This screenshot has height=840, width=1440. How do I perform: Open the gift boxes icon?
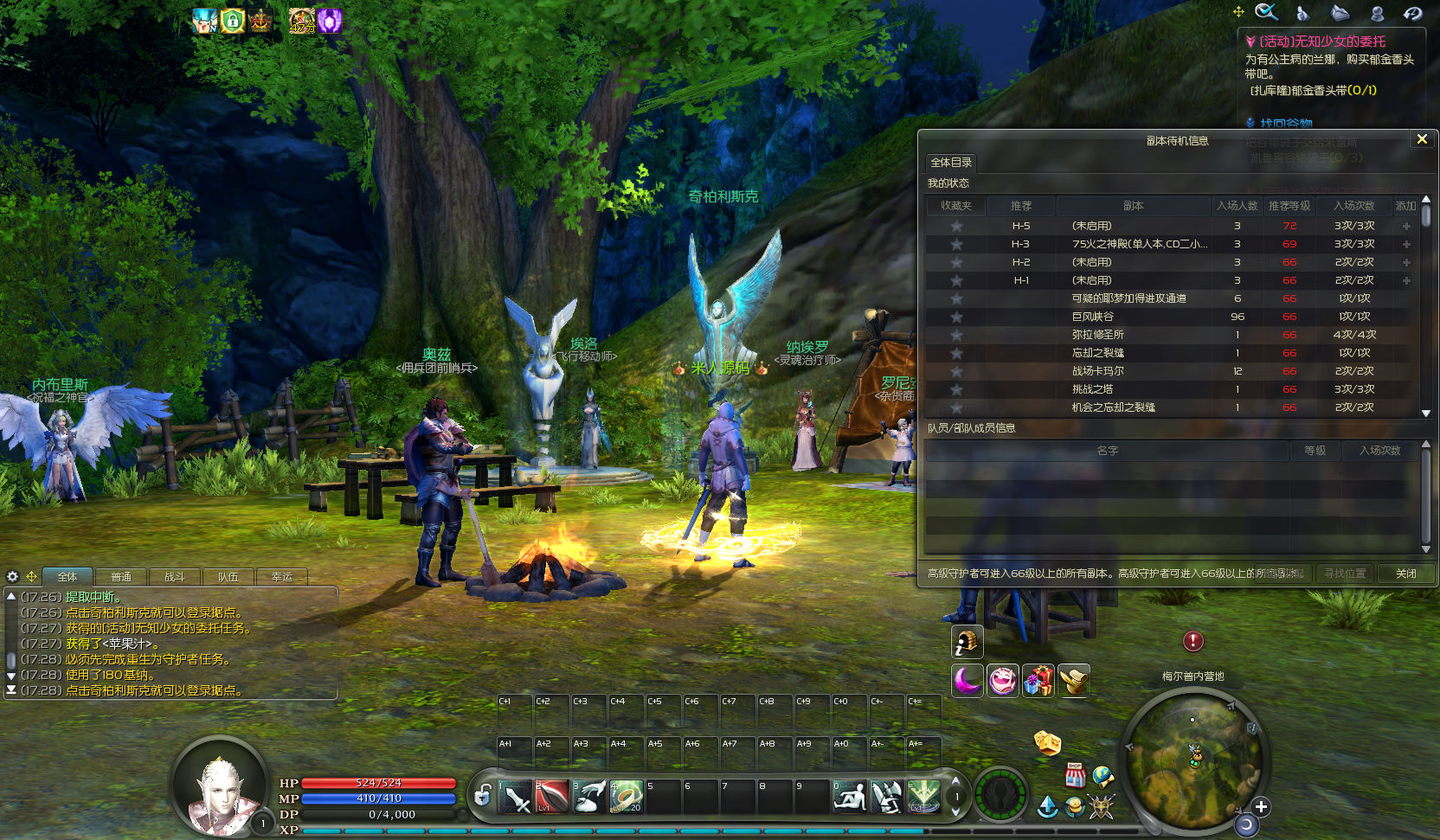pyautogui.click(x=1038, y=681)
